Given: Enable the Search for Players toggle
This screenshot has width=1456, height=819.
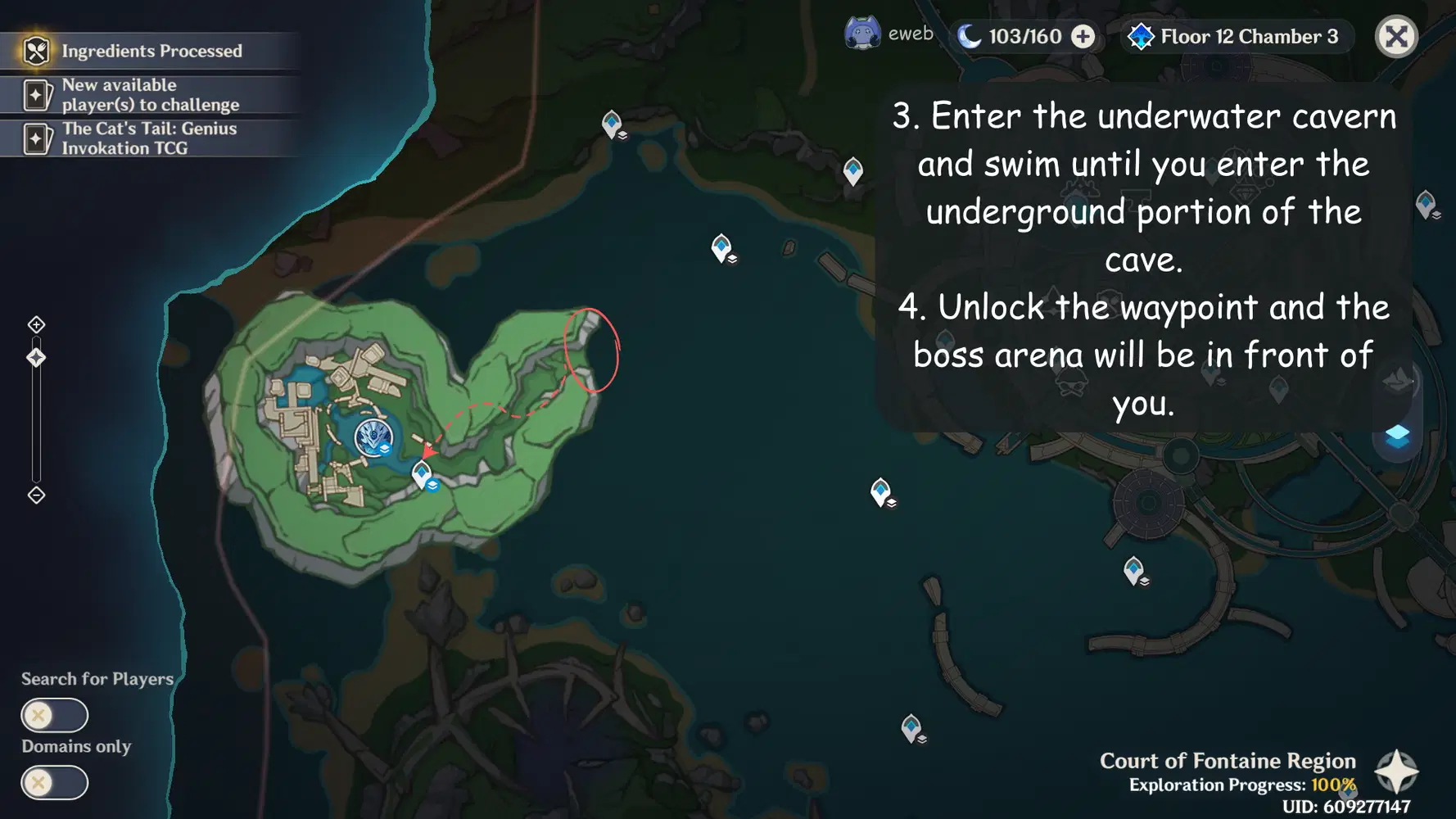Looking at the screenshot, I should 53,715.
